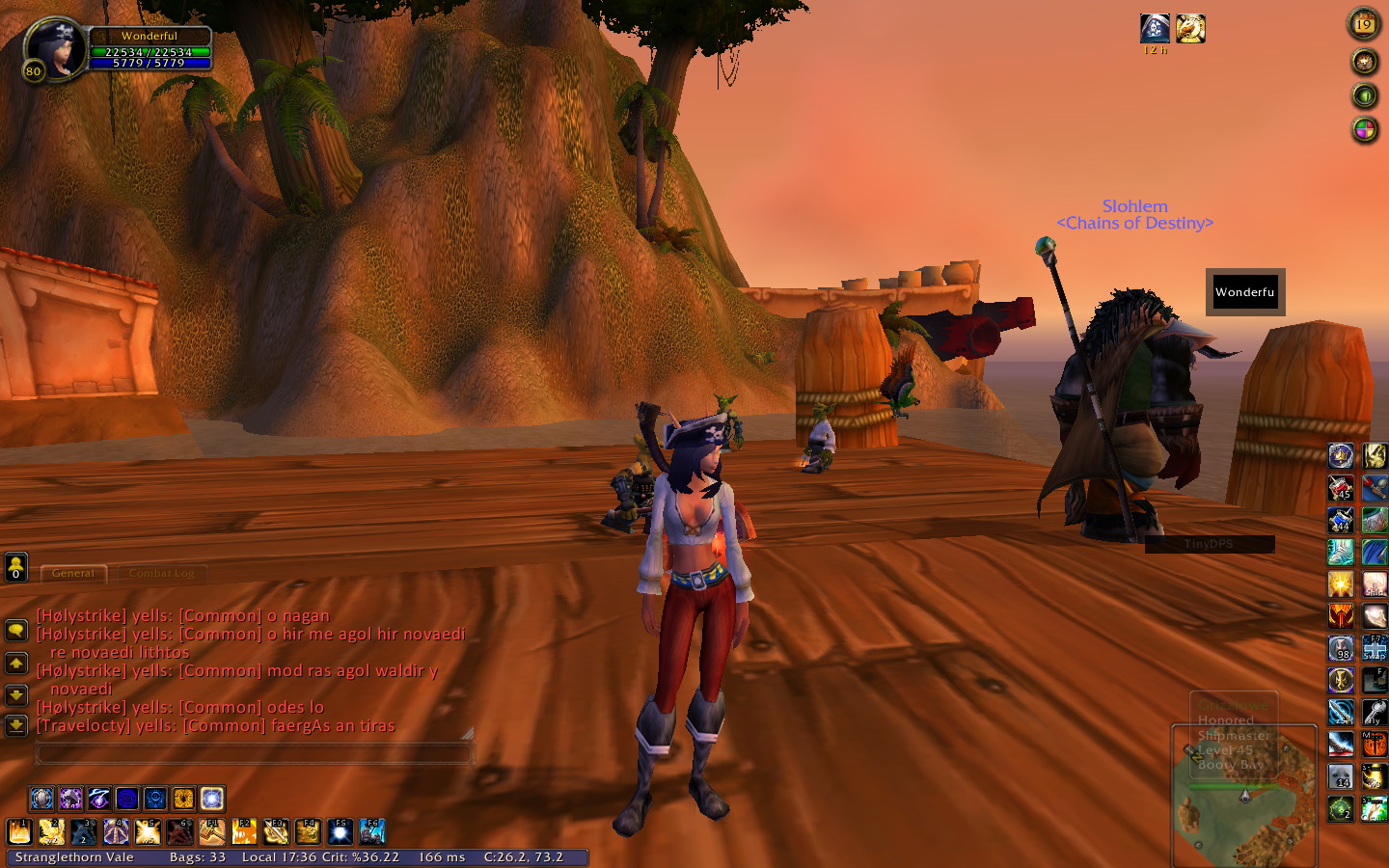
Task: Use the red potion with 45 count
Action: (1341, 488)
